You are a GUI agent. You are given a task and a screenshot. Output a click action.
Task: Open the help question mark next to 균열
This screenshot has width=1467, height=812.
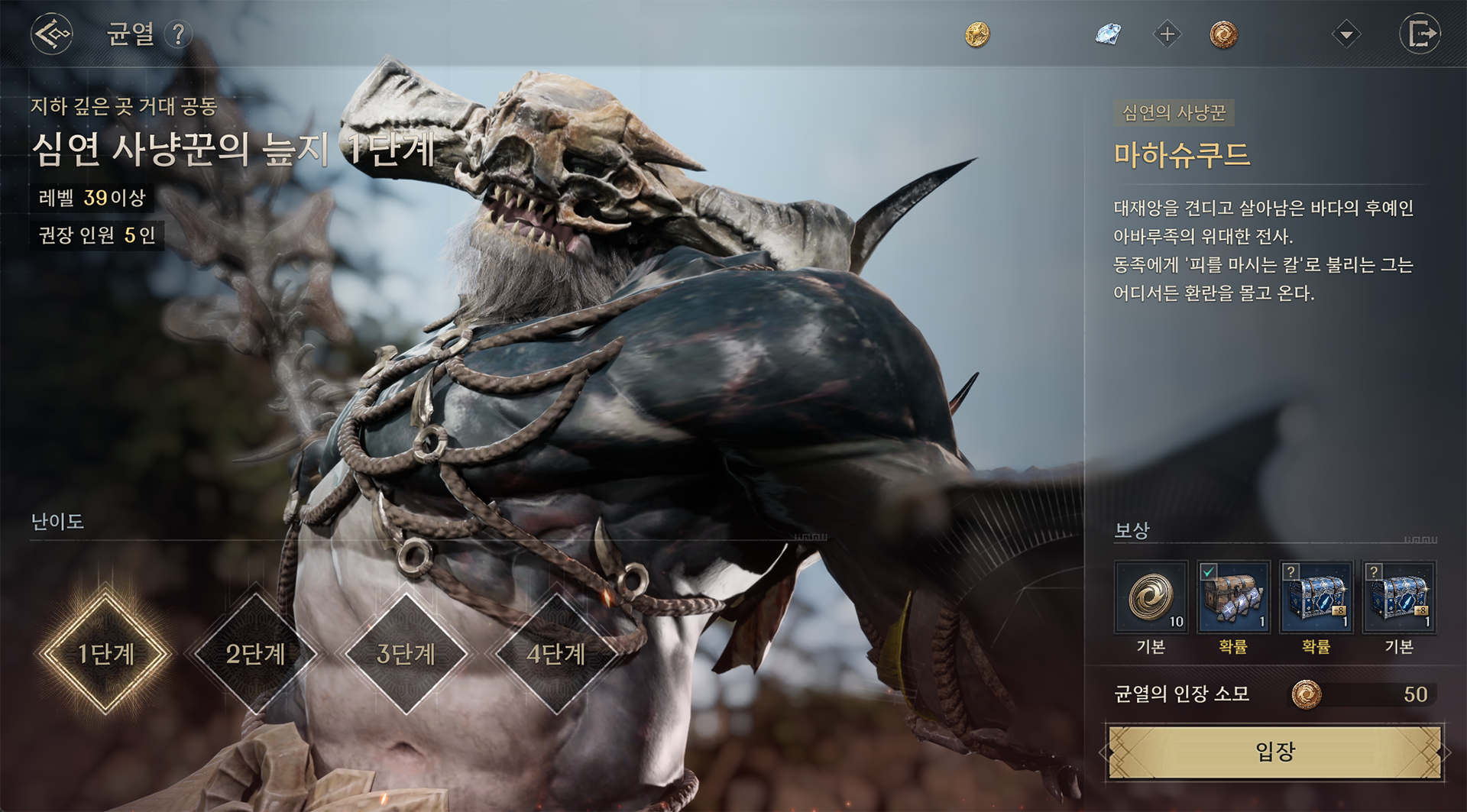tap(178, 34)
